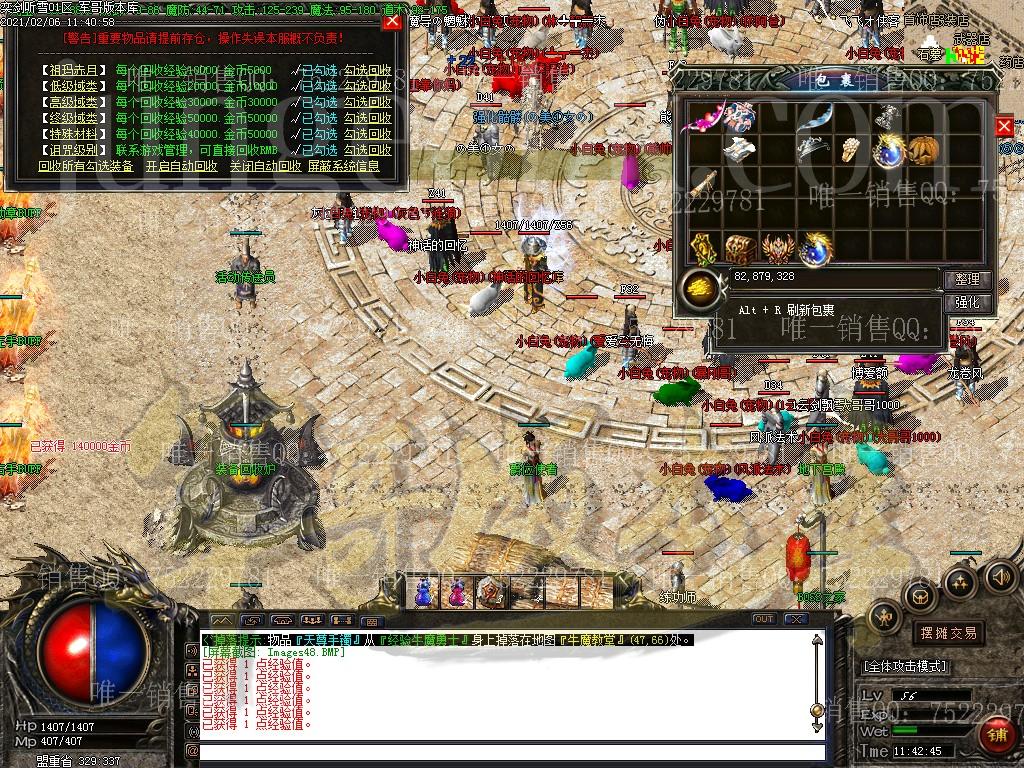Image resolution: width=1024 pixels, height=768 pixels.
Task: Select the scroll item in the bag
Action: tap(703, 185)
